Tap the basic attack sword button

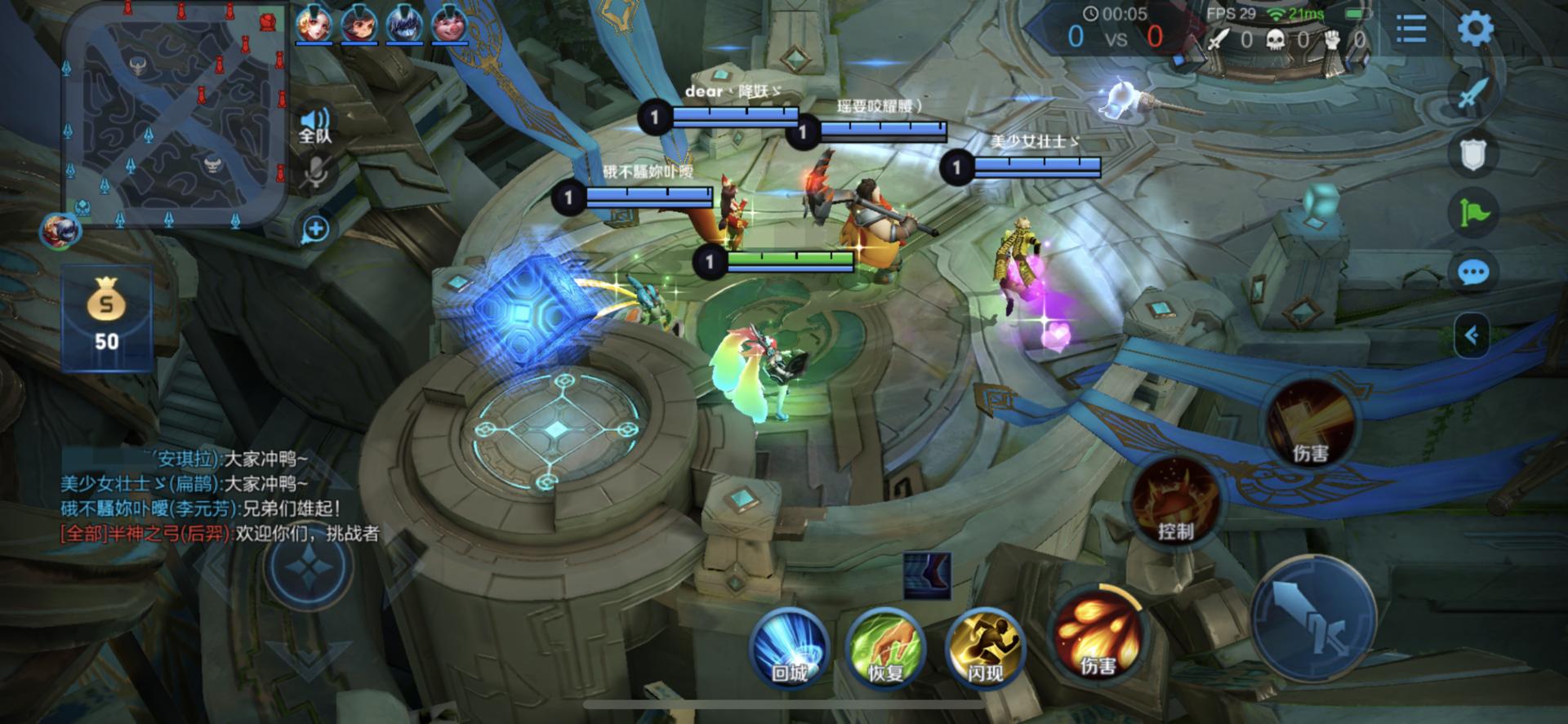click(x=1313, y=618)
